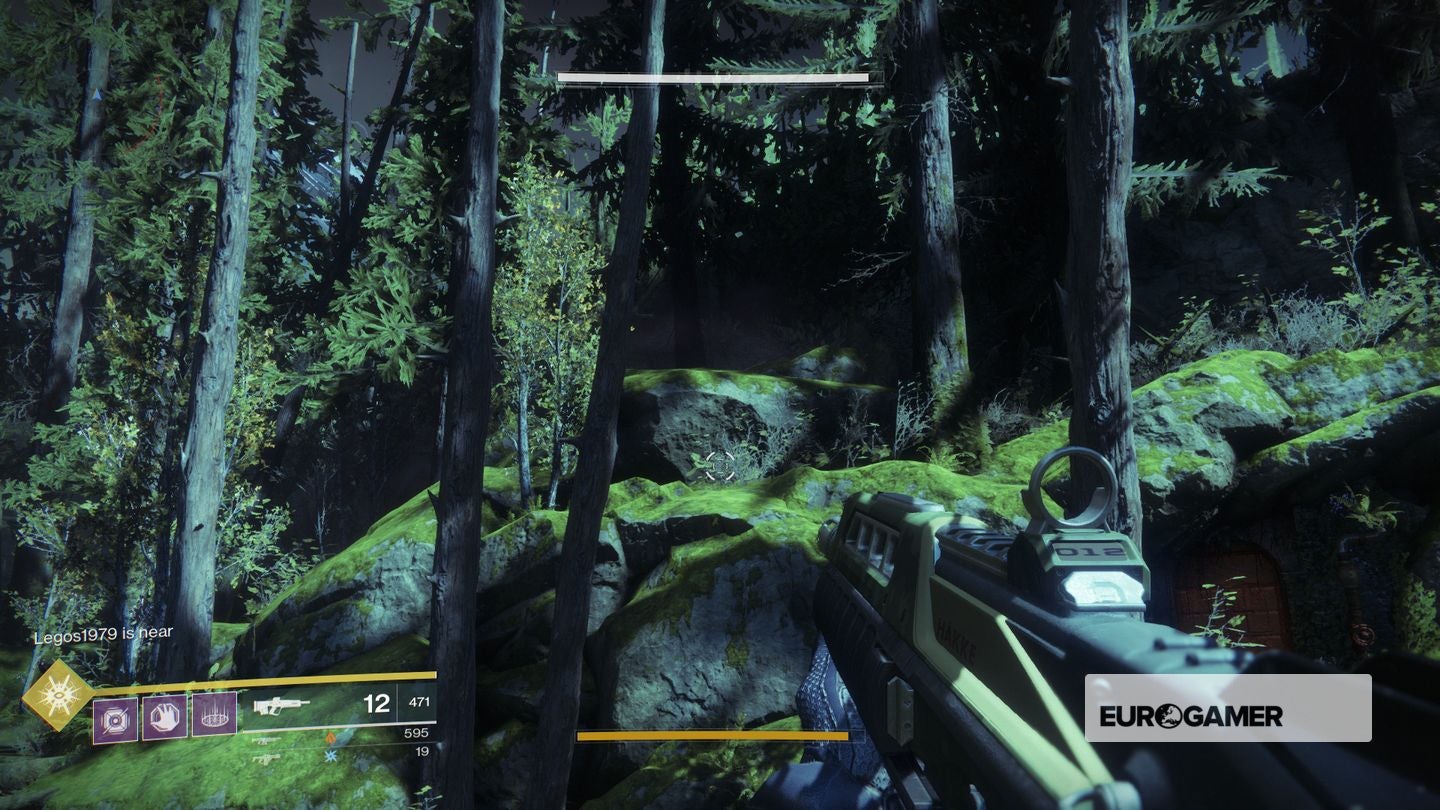Image resolution: width=1440 pixels, height=810 pixels.
Task: Click the enemy health bar at top
Action: [715, 76]
